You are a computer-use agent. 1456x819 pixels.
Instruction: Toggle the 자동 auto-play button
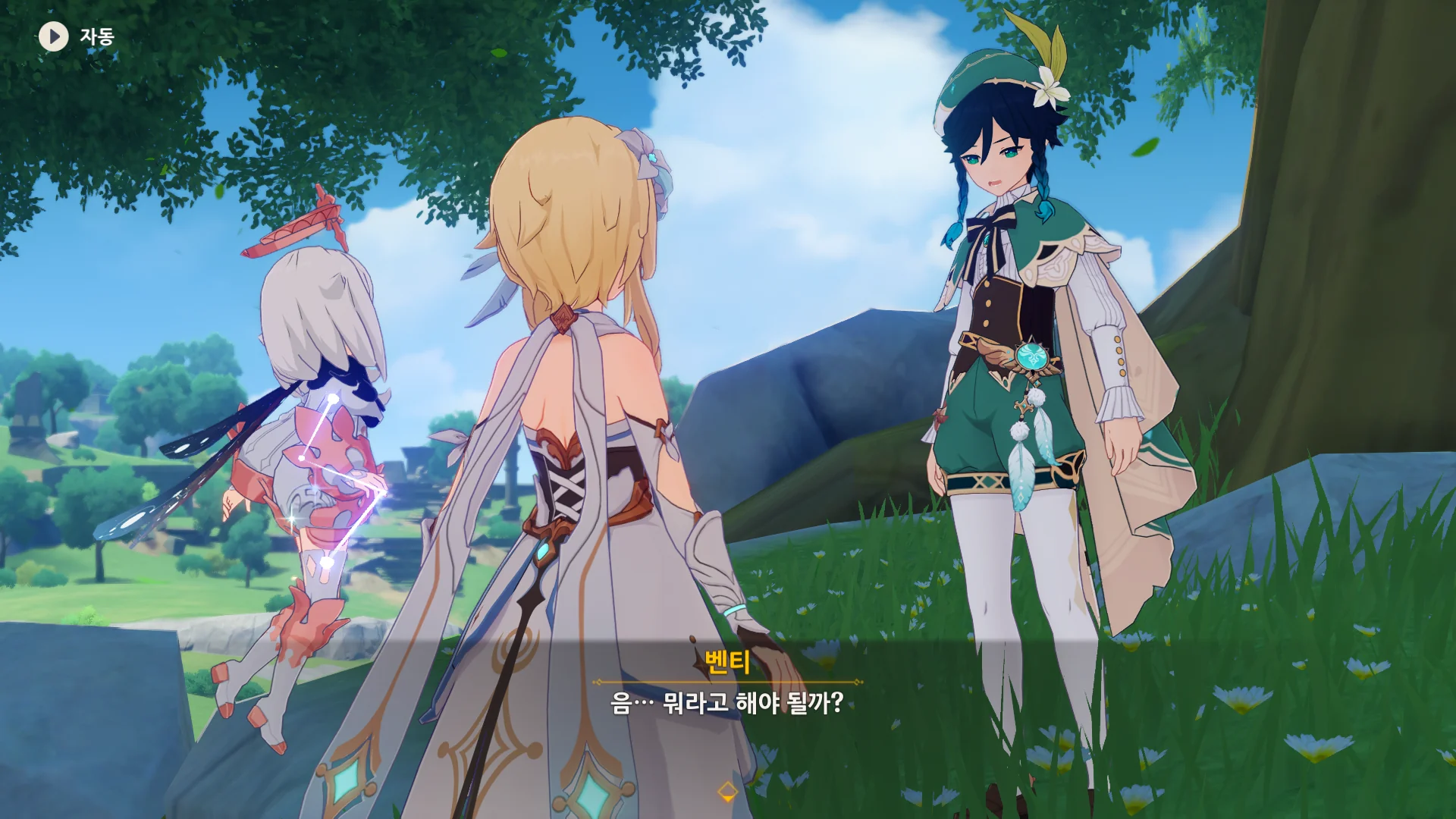coord(54,36)
